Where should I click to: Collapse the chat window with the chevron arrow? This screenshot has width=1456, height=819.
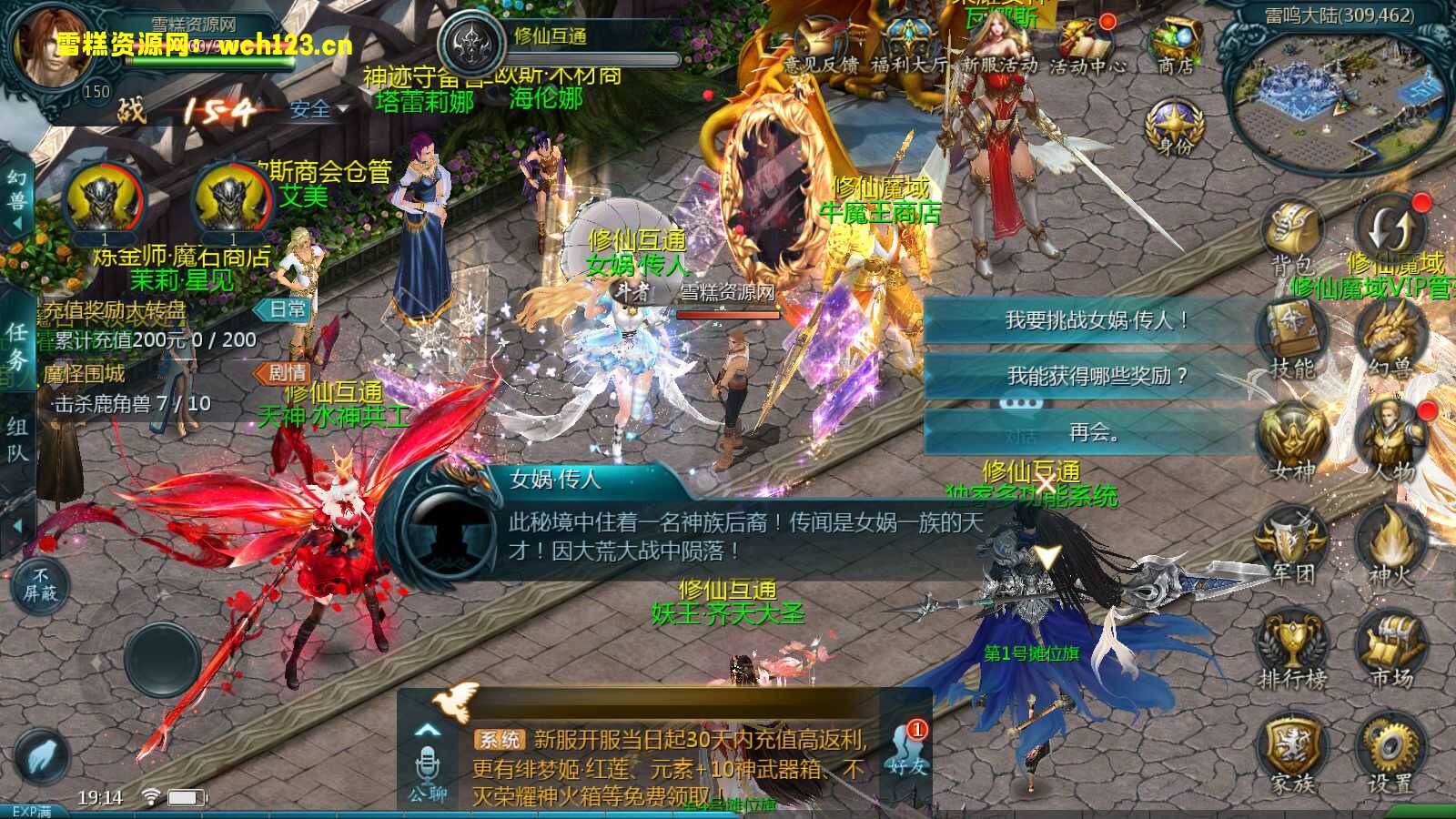coord(427,730)
